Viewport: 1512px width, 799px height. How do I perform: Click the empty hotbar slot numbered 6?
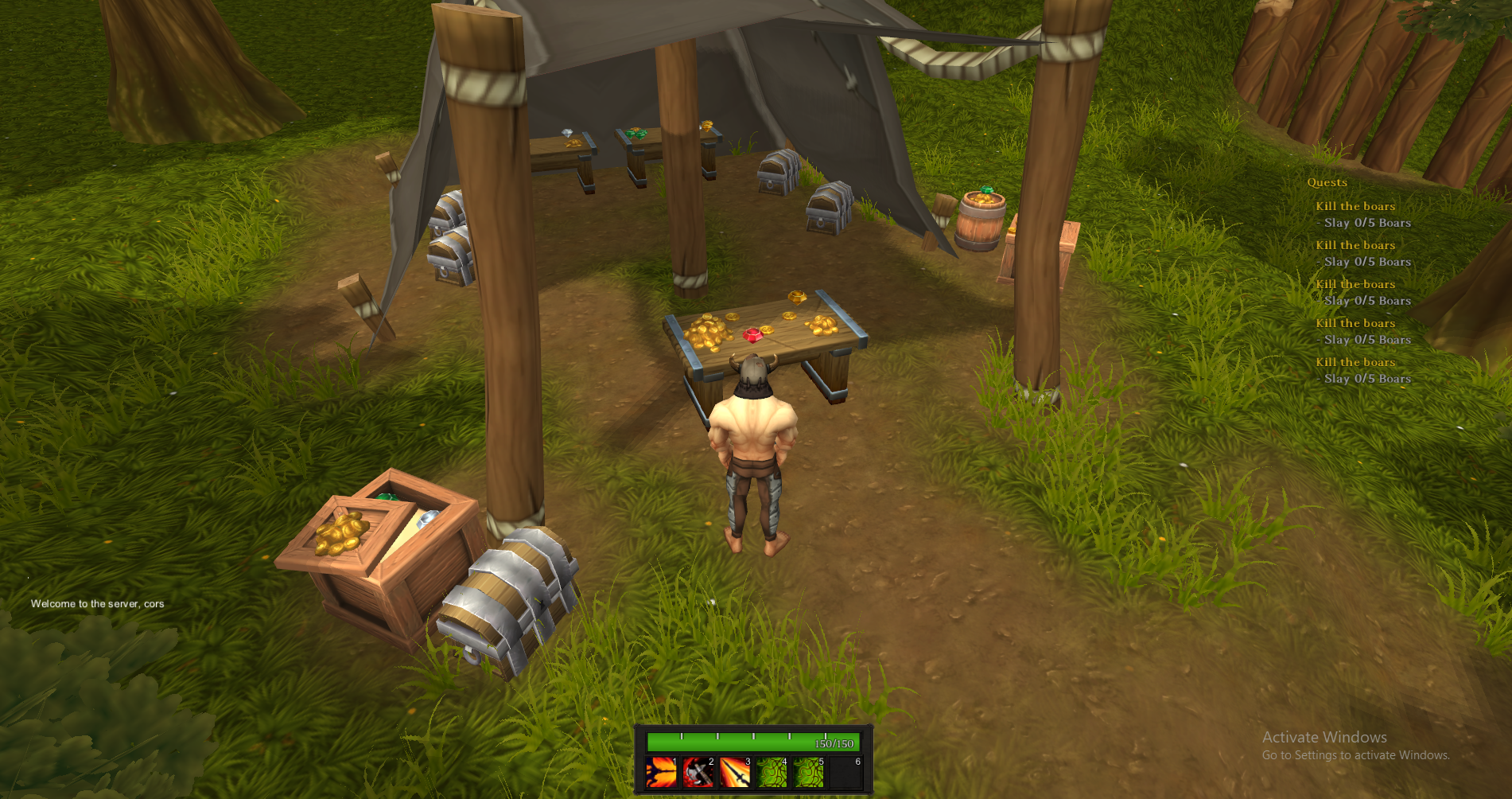coord(845,772)
